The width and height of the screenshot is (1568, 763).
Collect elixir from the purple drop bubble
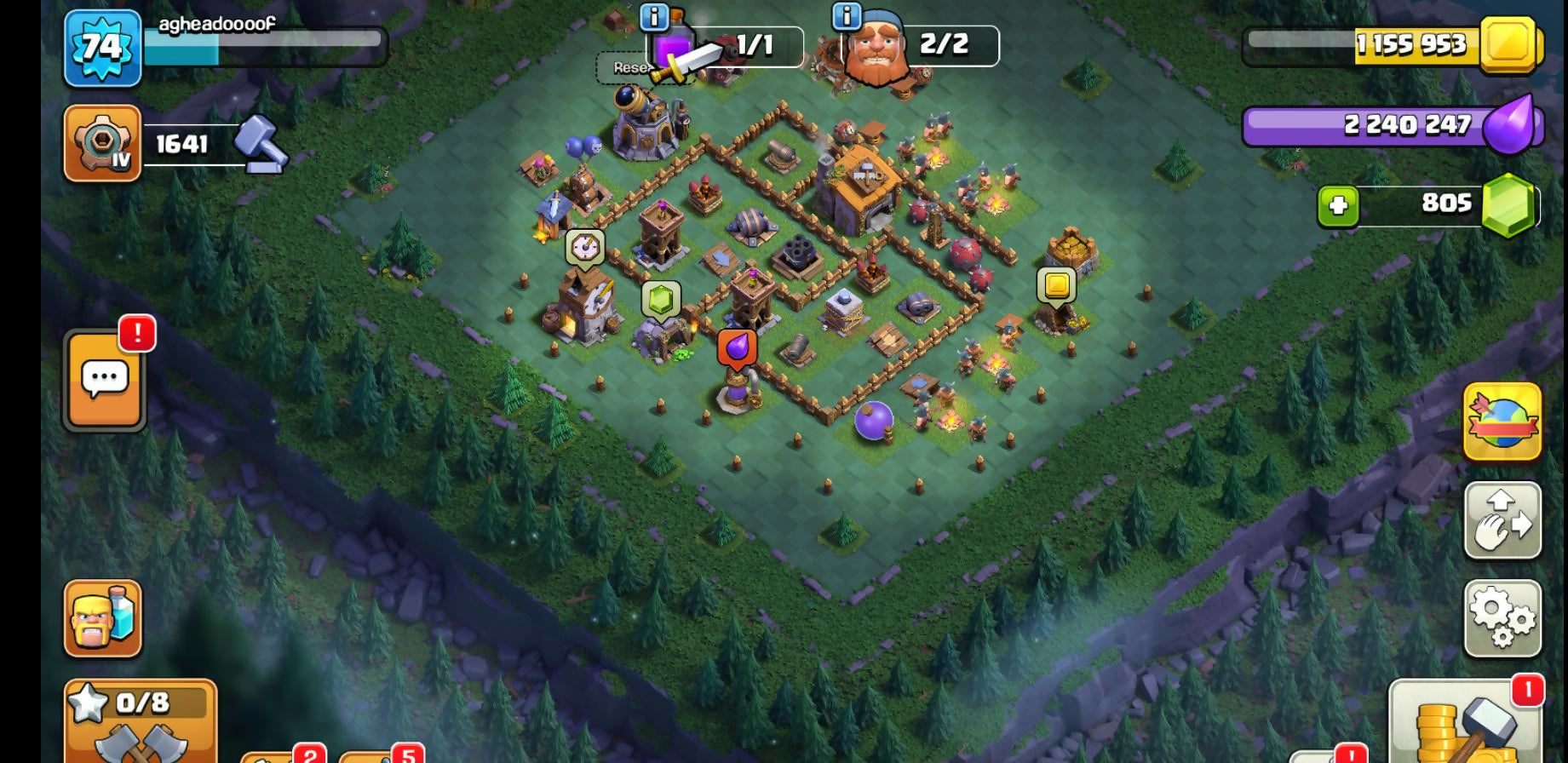click(x=738, y=347)
